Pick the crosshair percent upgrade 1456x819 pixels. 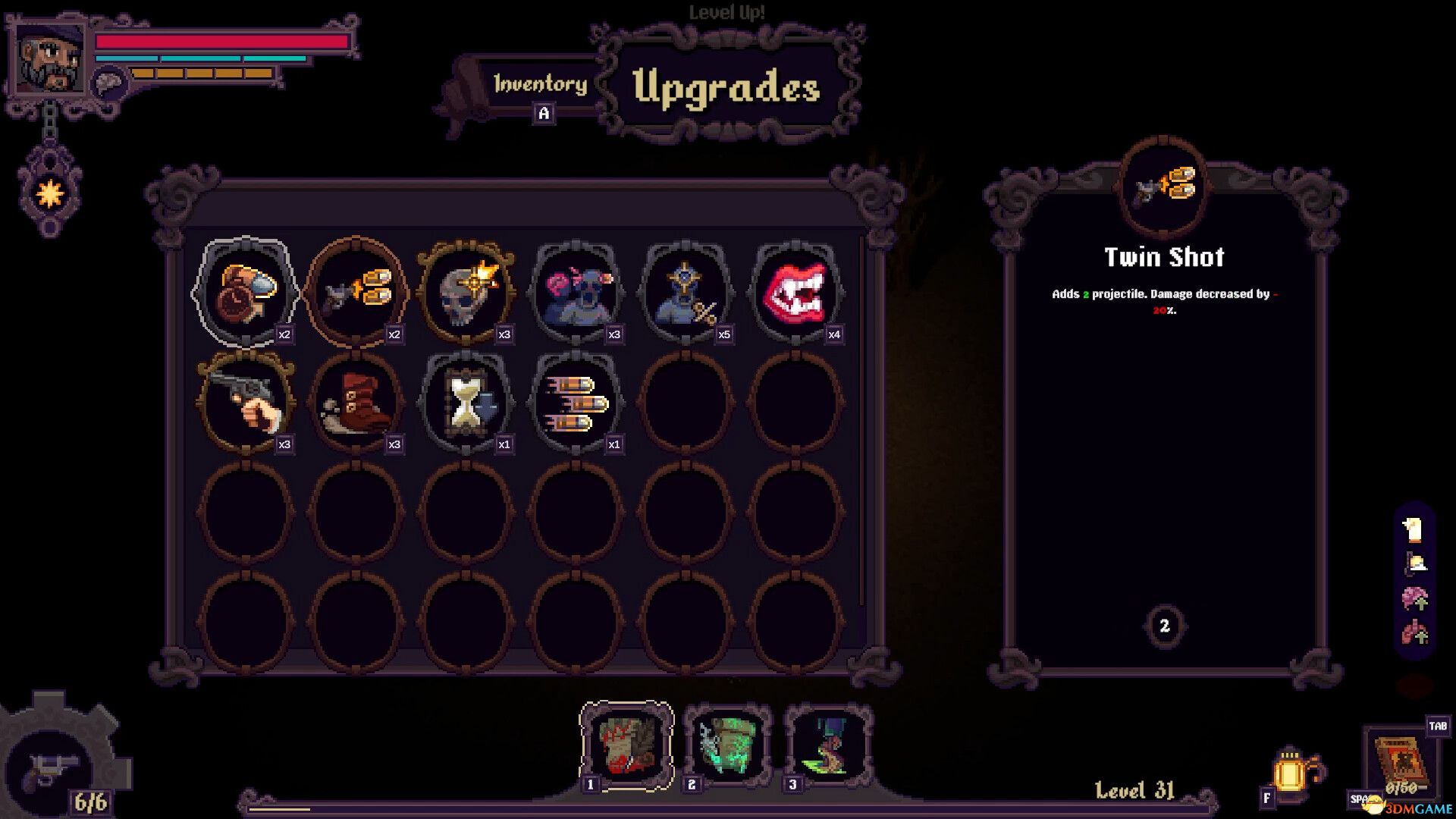686,292
